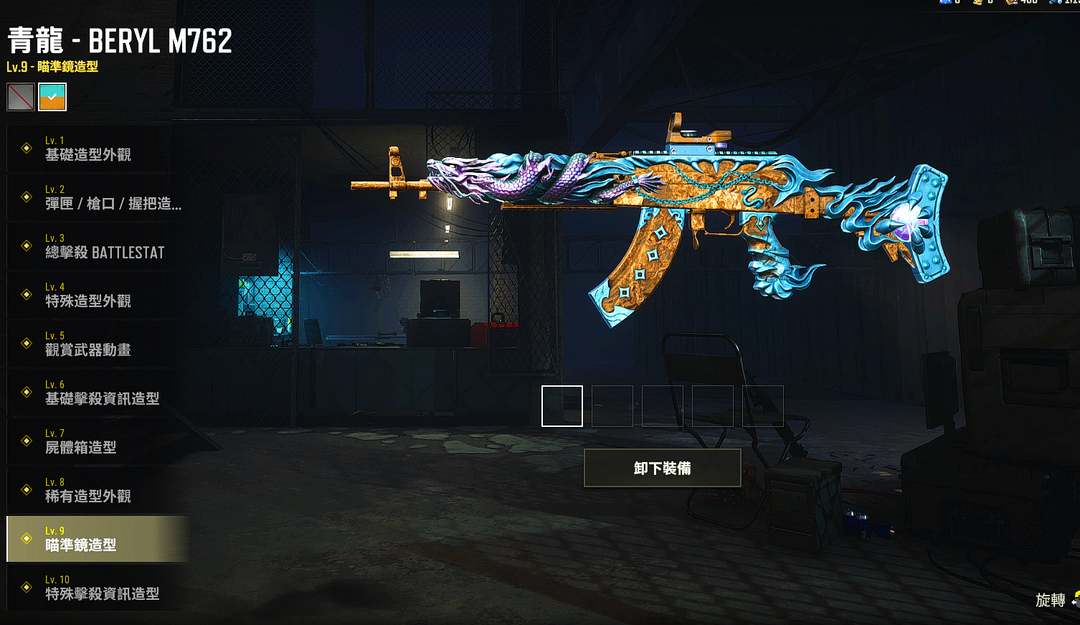
Task: Select Lv. 9 瞄準鏡造型 entry
Action: (95, 539)
